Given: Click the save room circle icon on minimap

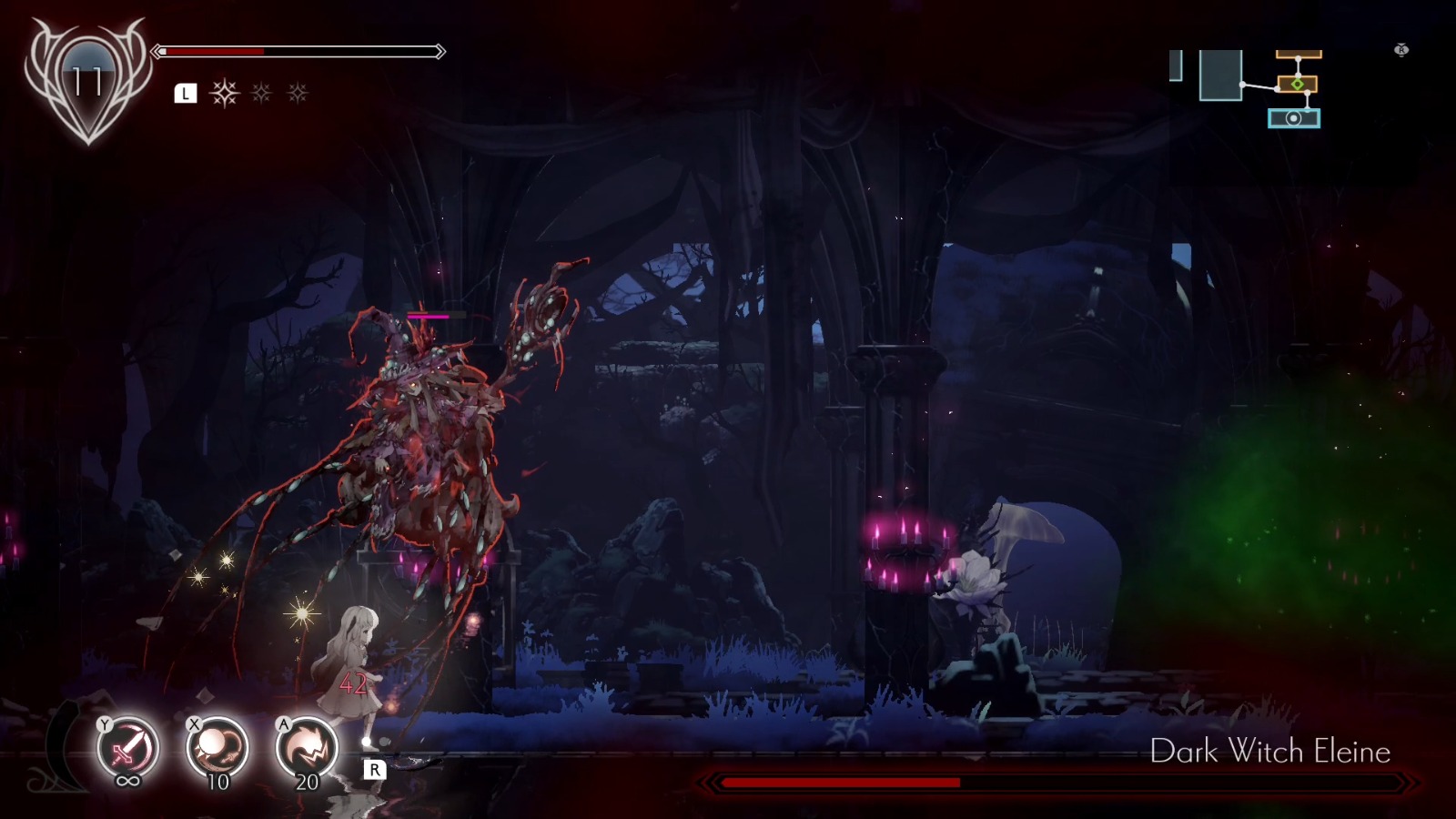Looking at the screenshot, I should click(x=1294, y=118).
